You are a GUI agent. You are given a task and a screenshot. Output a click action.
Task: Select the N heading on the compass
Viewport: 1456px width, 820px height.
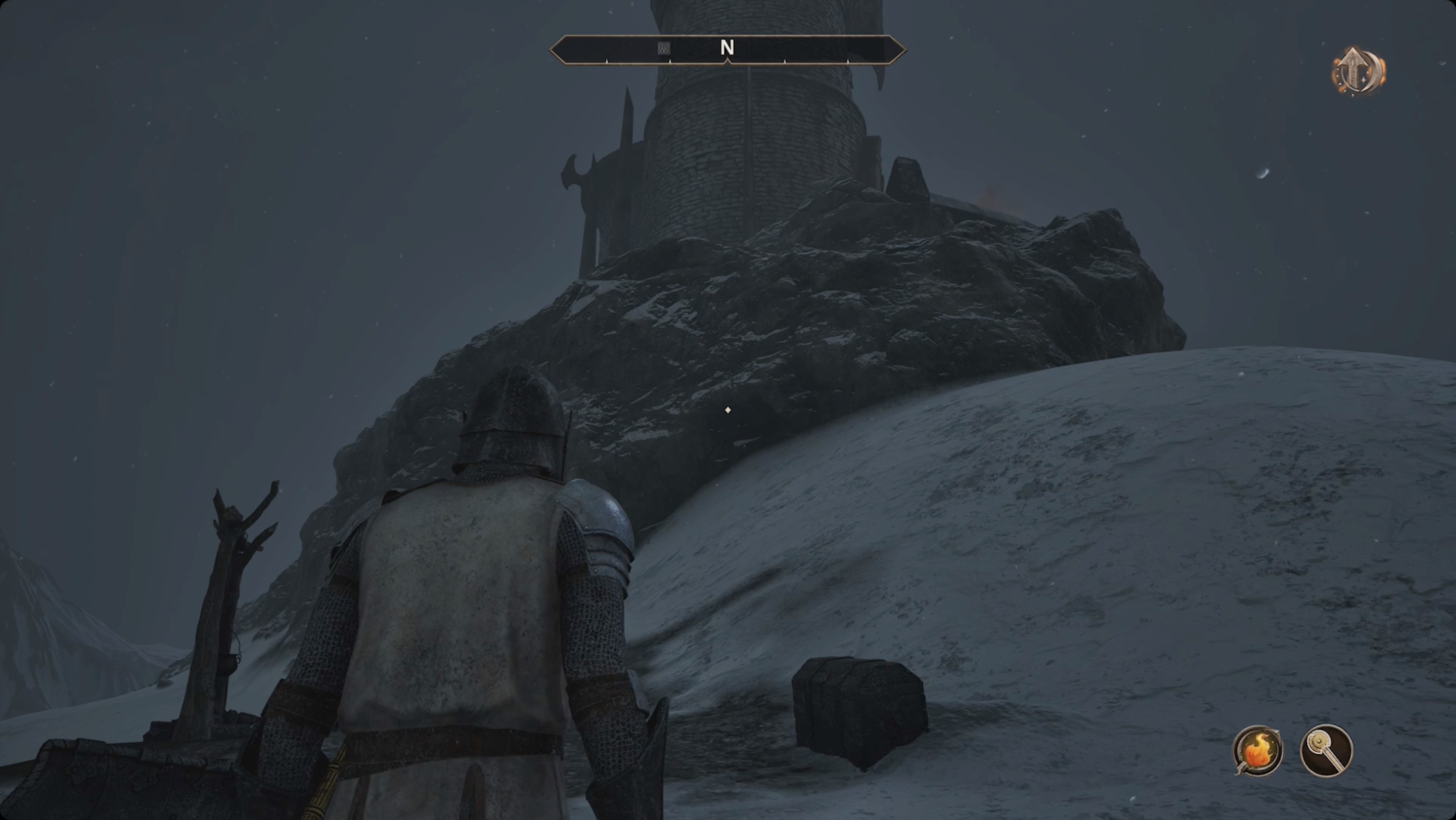point(728,48)
